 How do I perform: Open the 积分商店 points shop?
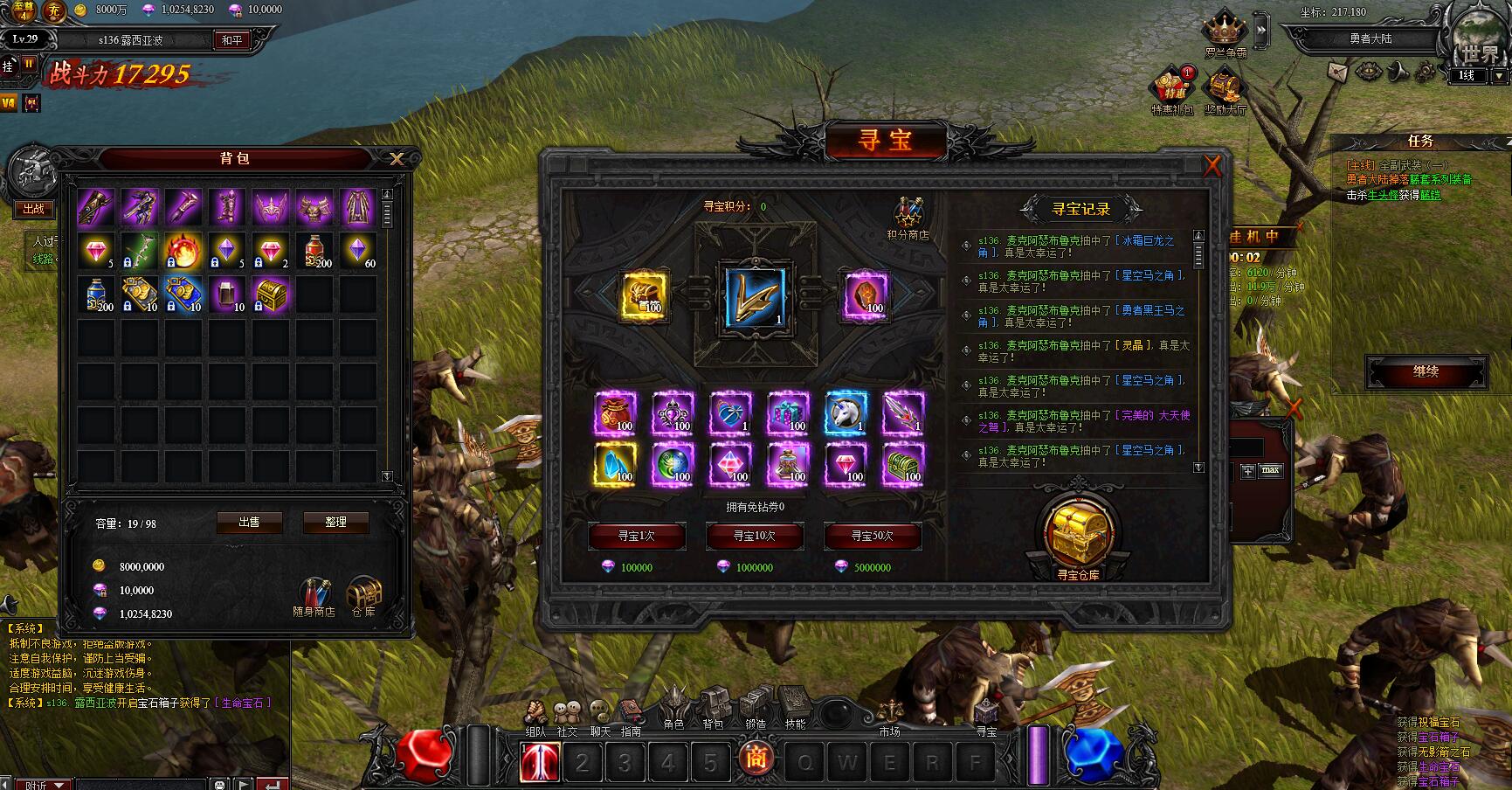click(908, 215)
